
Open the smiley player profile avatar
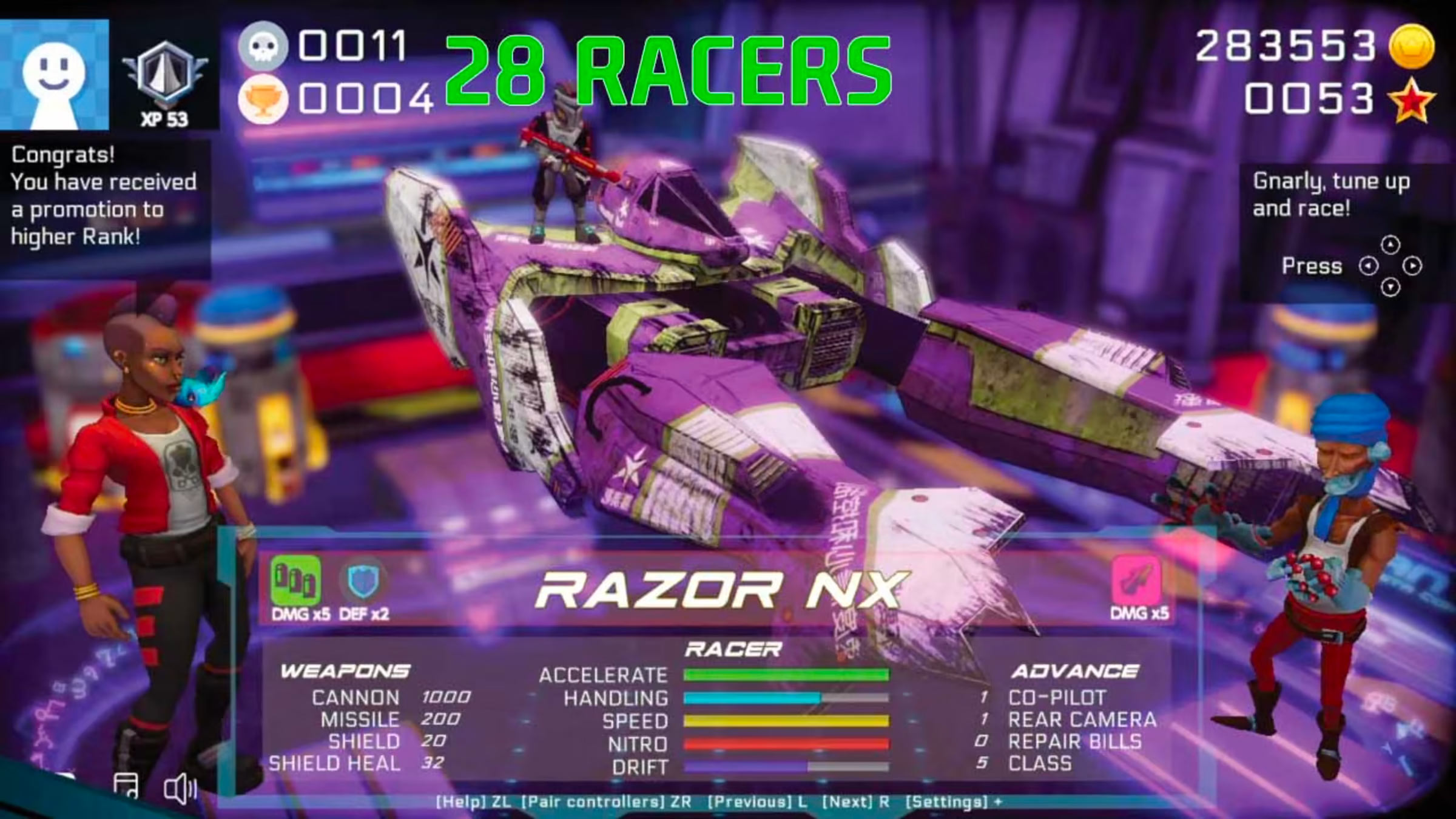click(x=54, y=75)
